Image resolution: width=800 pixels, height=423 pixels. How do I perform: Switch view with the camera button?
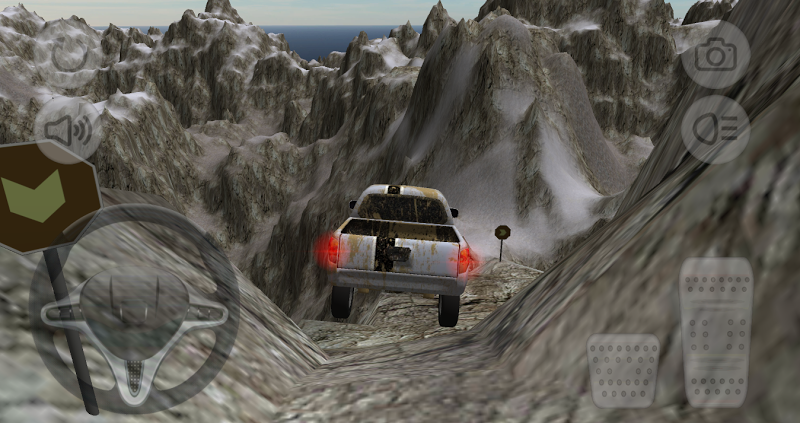(x=715, y=55)
